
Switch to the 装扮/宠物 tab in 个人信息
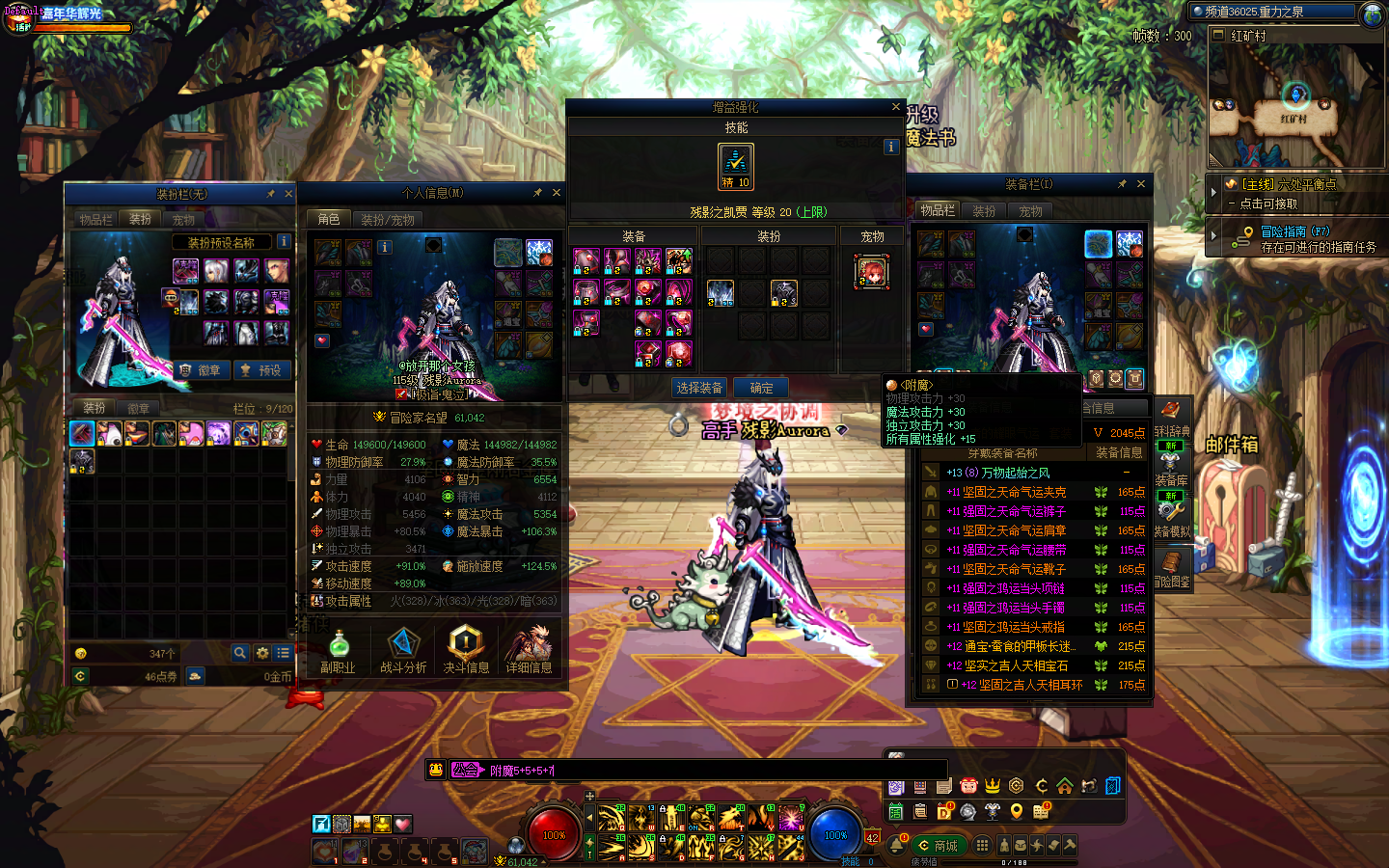click(388, 220)
